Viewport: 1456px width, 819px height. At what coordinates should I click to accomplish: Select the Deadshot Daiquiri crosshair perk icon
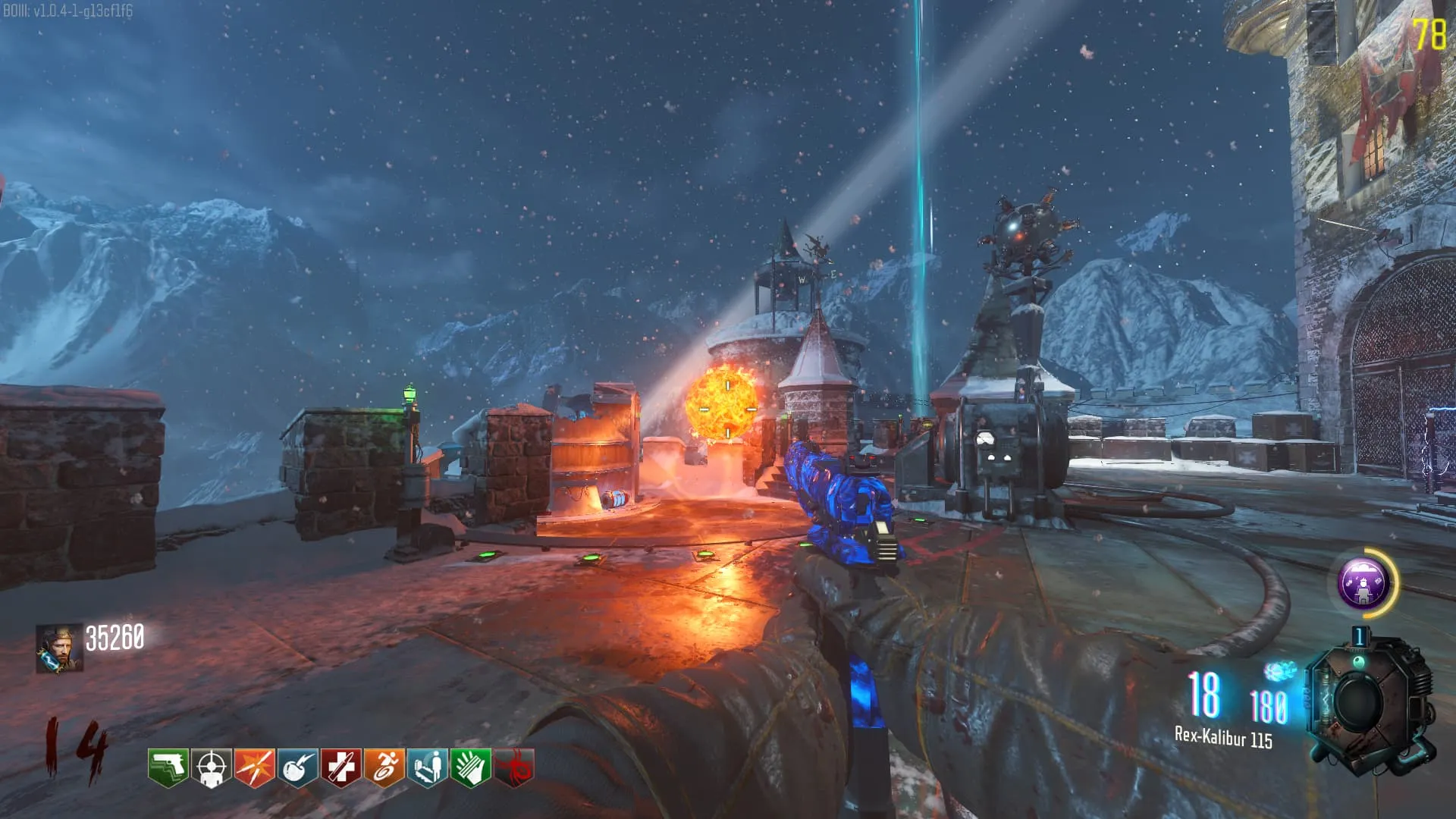click(211, 767)
